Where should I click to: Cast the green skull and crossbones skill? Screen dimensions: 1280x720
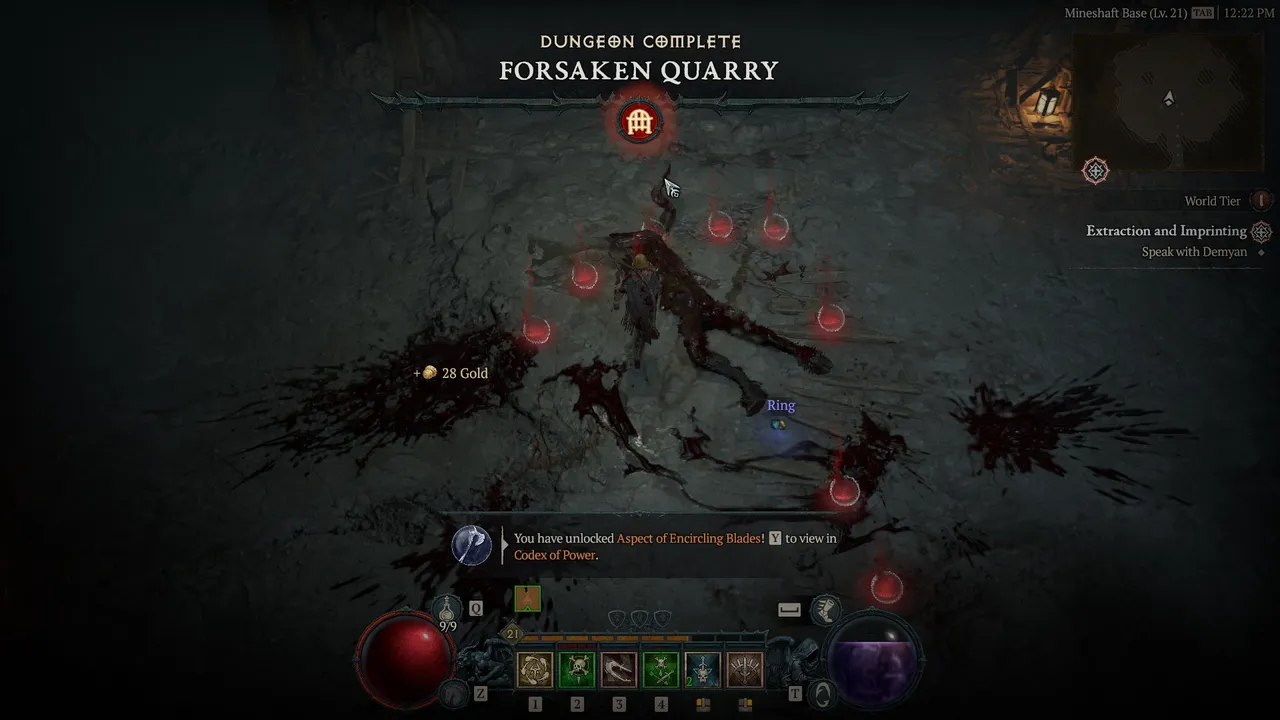[577, 669]
